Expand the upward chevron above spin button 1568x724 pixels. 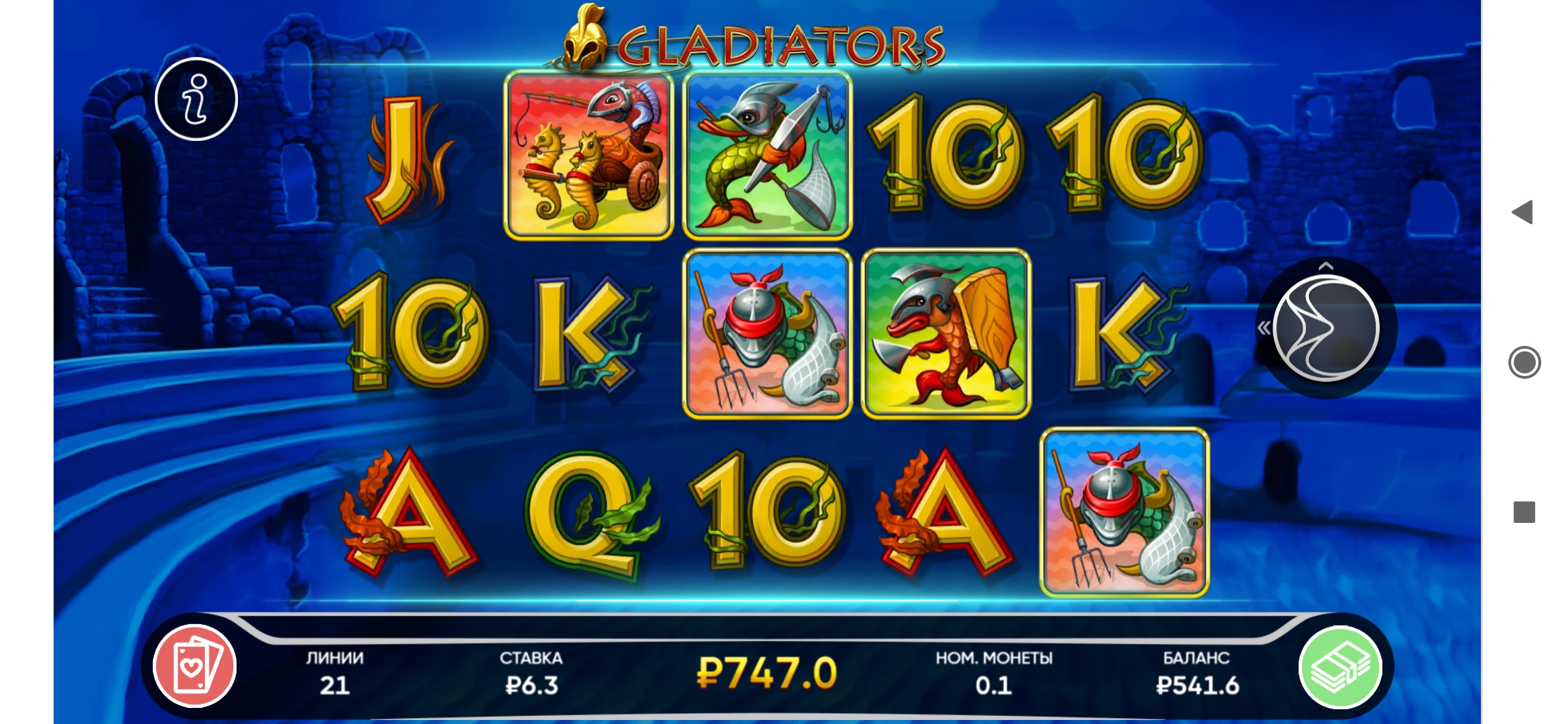click(1325, 267)
